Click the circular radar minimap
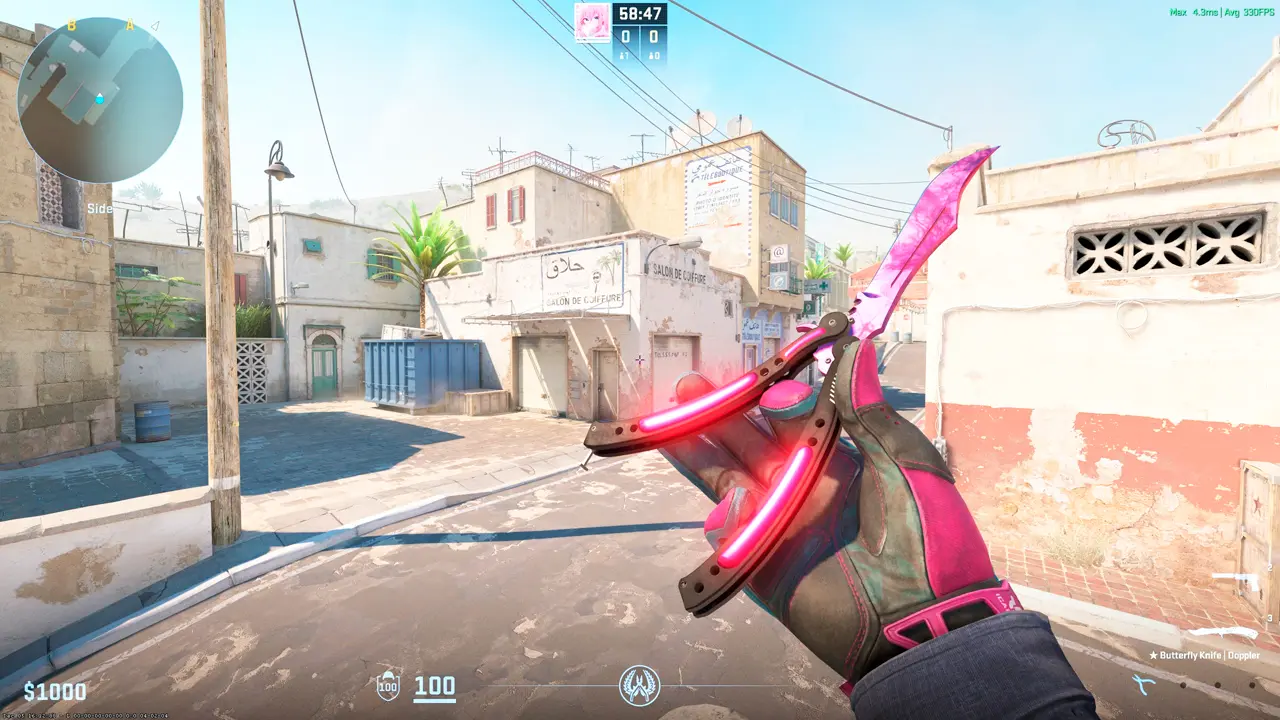 pyautogui.click(x=99, y=99)
